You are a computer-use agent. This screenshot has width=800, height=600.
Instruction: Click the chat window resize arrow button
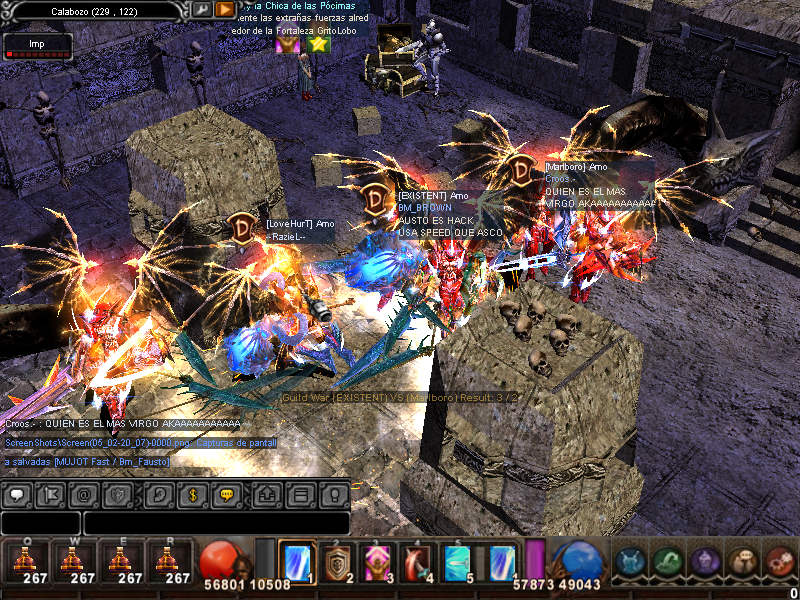point(267,494)
